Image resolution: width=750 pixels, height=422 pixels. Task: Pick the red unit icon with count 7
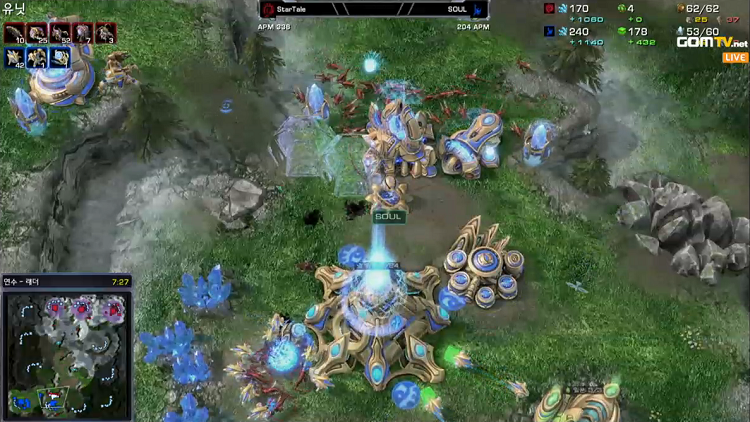pos(86,33)
